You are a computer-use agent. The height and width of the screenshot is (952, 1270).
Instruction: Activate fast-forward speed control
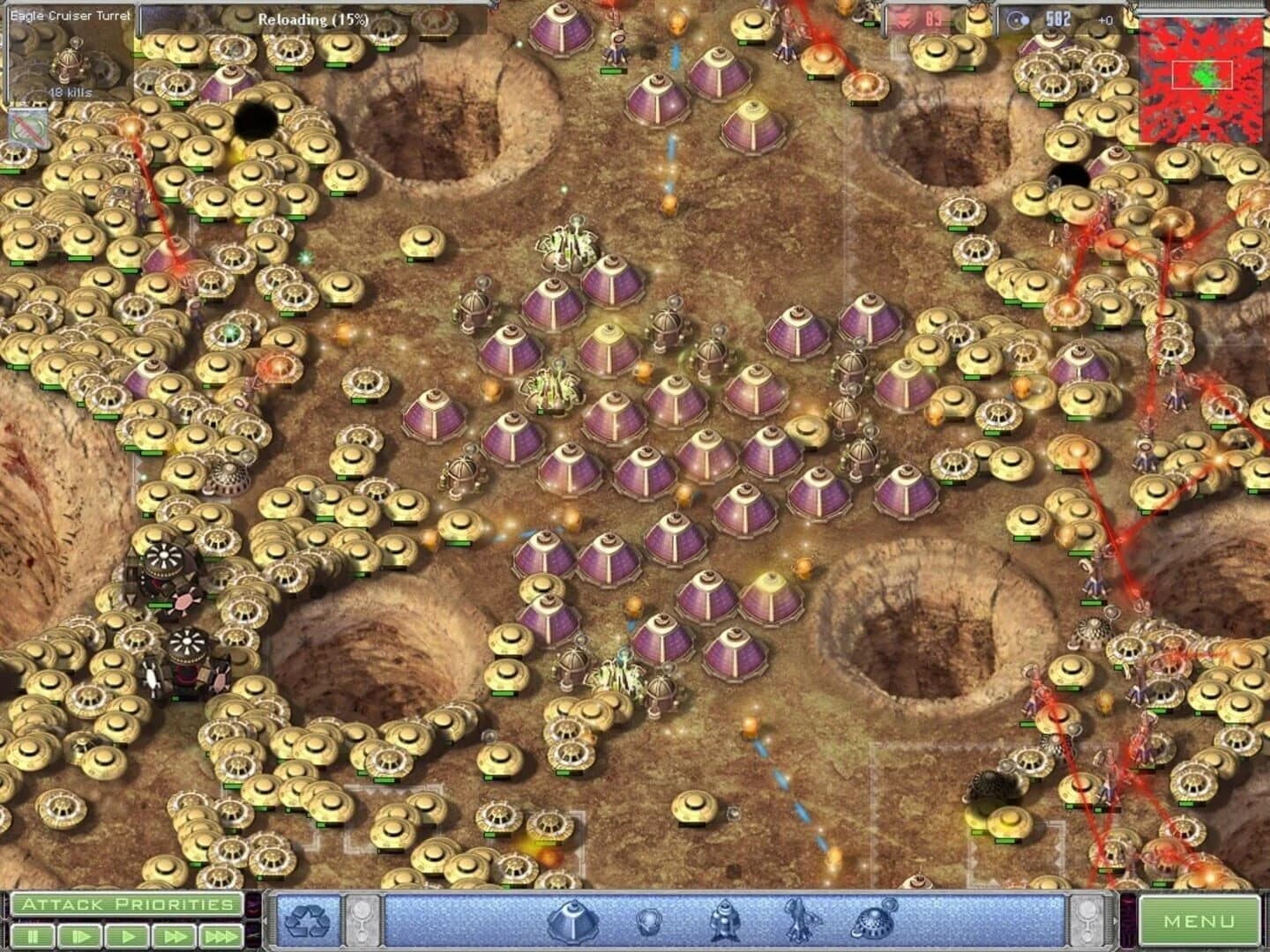pyautogui.click(x=174, y=936)
